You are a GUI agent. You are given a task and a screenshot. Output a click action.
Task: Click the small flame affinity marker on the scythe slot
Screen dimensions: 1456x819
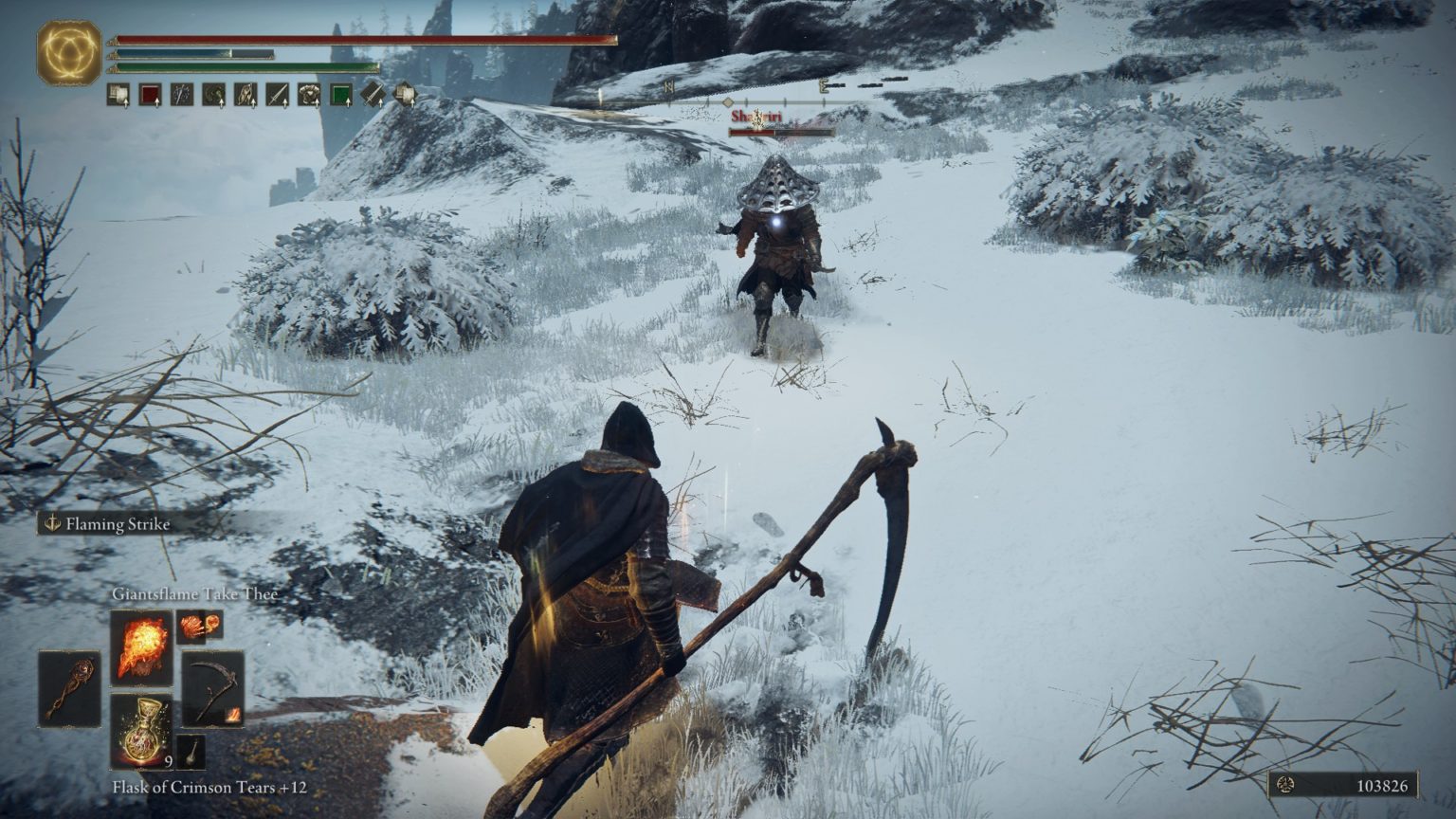pyautogui.click(x=233, y=716)
